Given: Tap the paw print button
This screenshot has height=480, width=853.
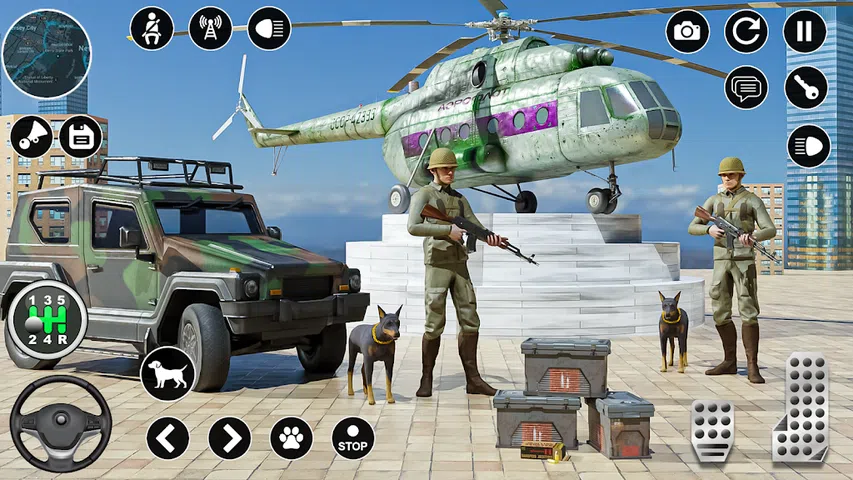Looking at the screenshot, I should [291, 437].
